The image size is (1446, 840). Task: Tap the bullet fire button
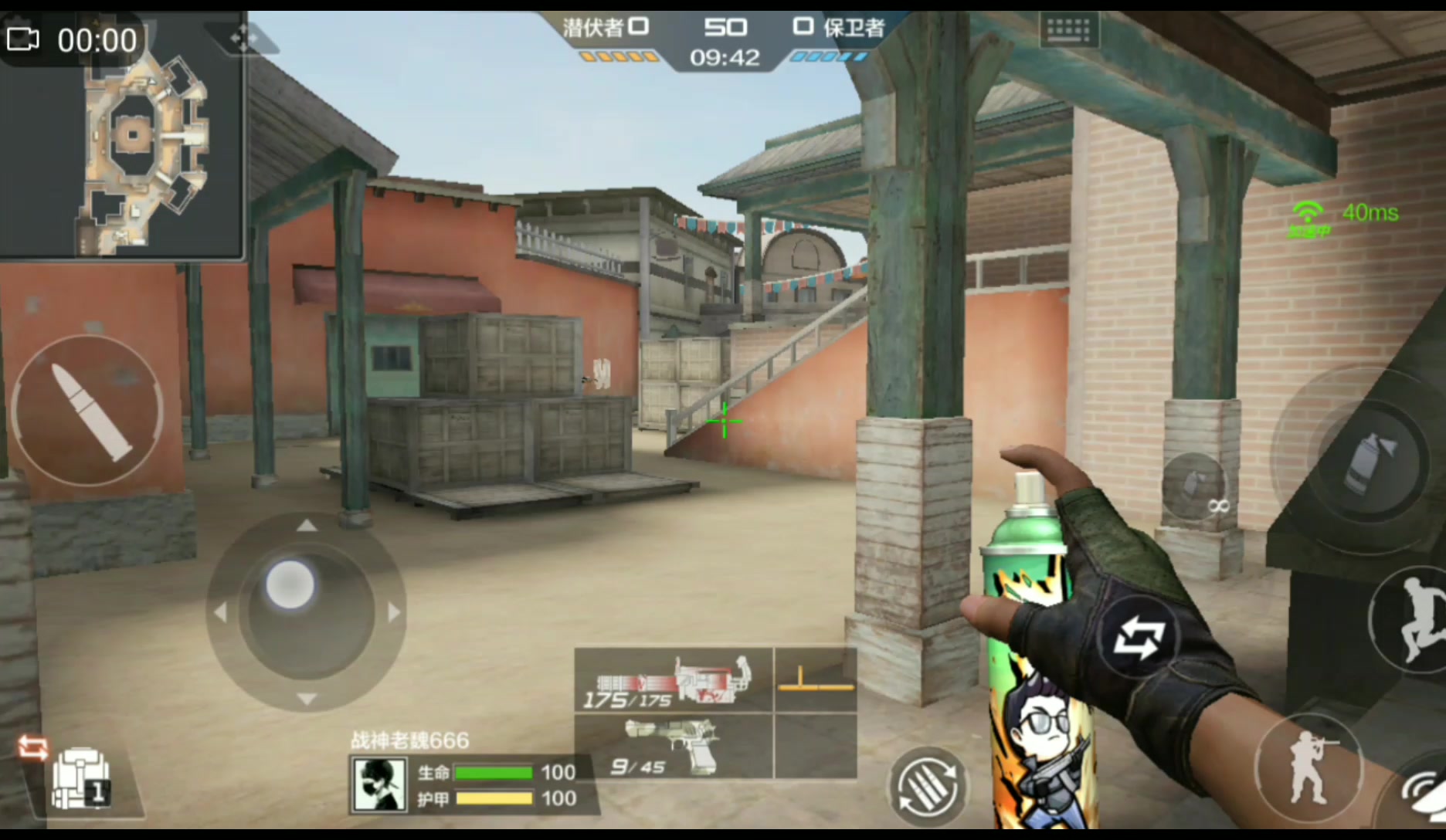(x=87, y=410)
